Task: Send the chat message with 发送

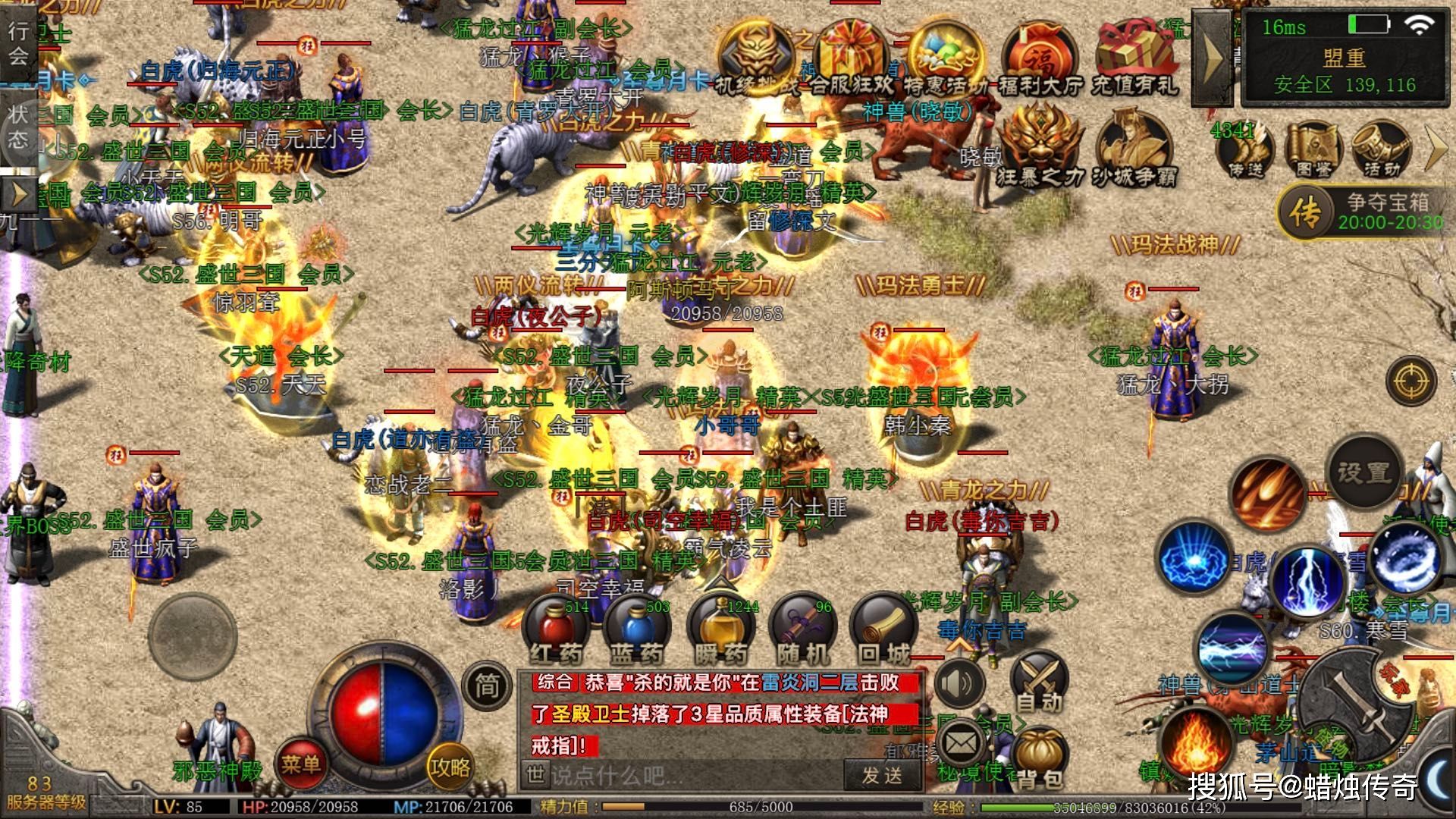Action: tap(882, 775)
